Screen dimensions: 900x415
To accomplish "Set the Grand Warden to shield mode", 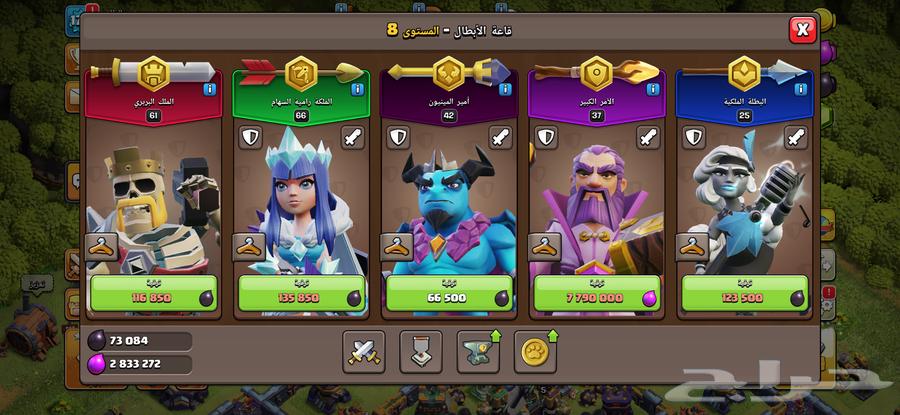I will tap(546, 137).
